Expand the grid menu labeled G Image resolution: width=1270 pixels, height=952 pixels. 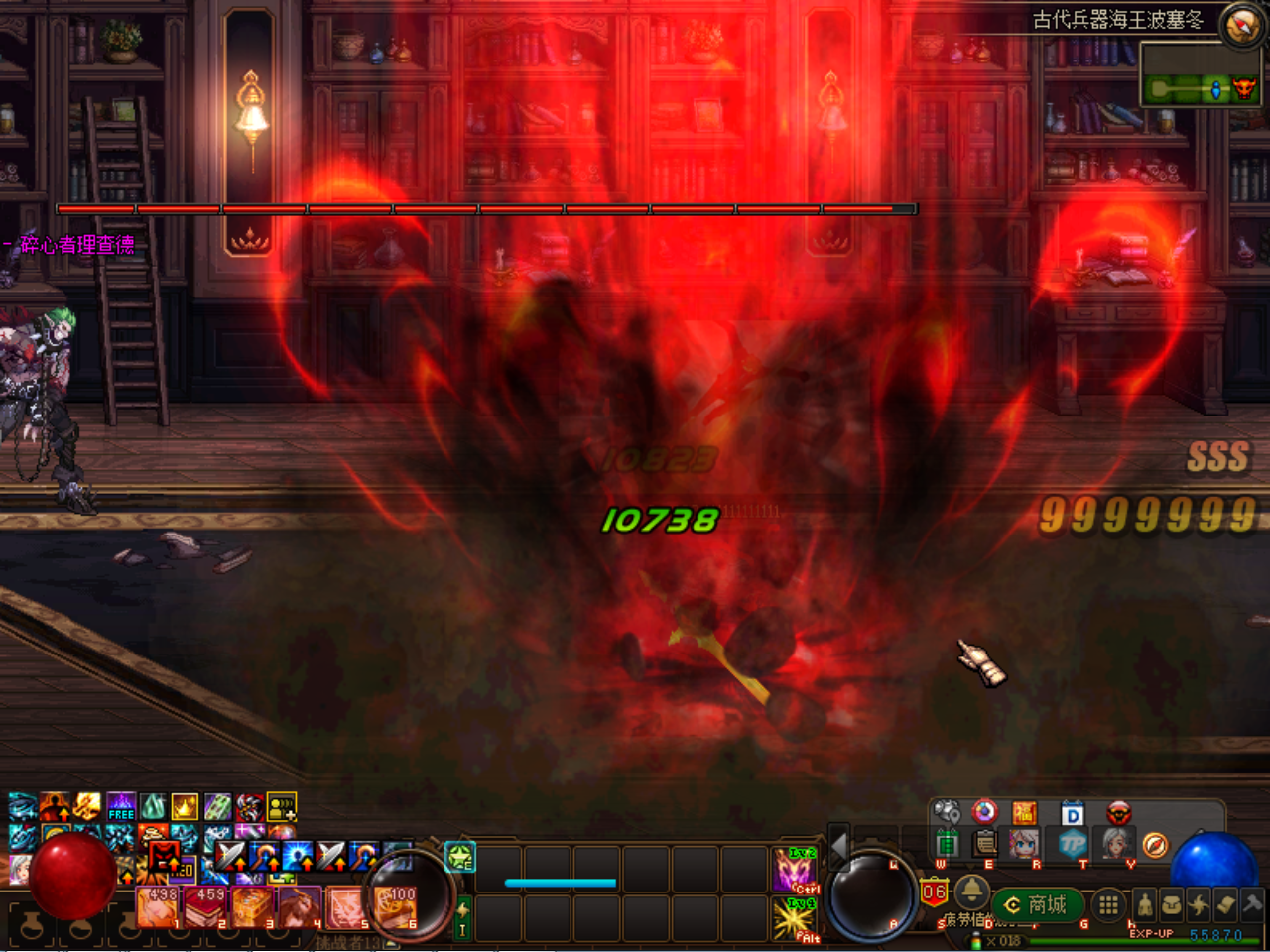[x=1107, y=904]
